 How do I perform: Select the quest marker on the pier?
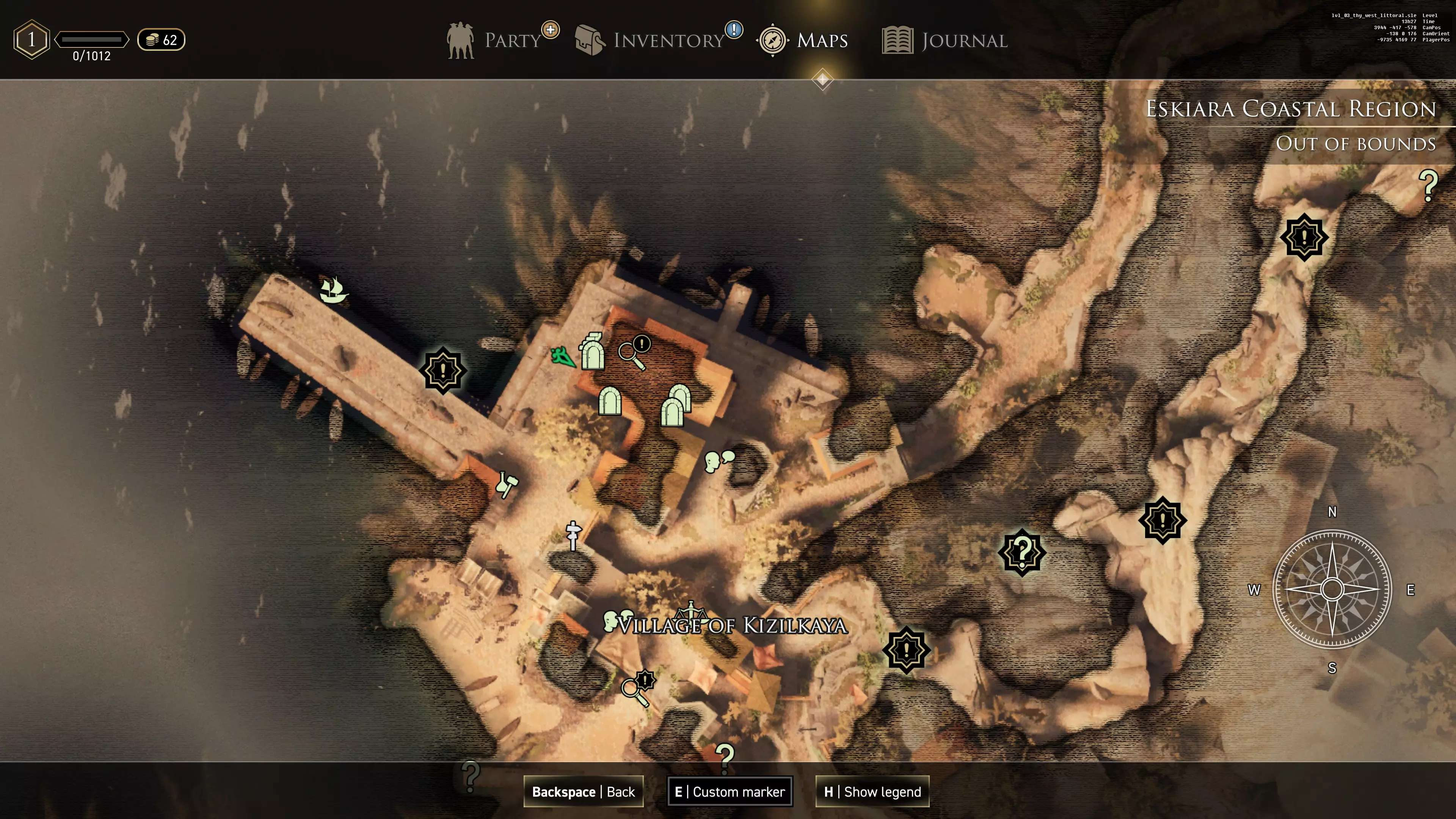pos(443,371)
